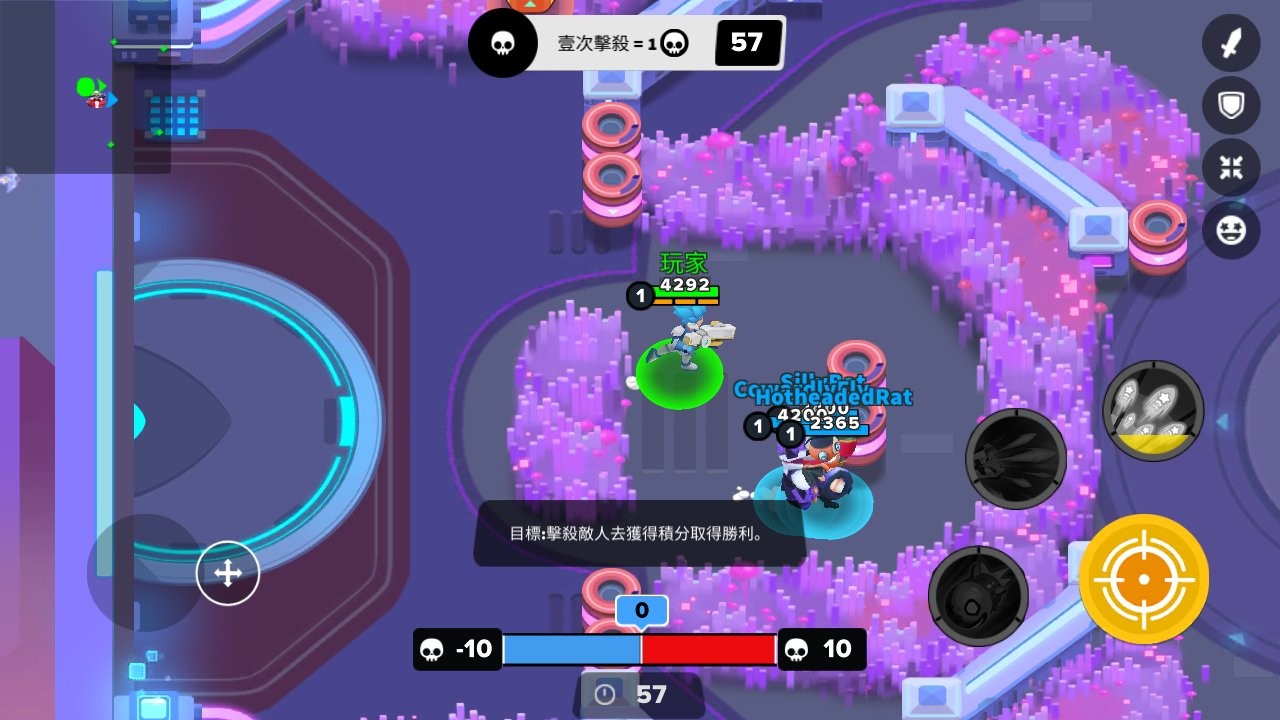Click the movement joystick control
Image resolution: width=1280 pixels, height=720 pixels.
(x=228, y=574)
